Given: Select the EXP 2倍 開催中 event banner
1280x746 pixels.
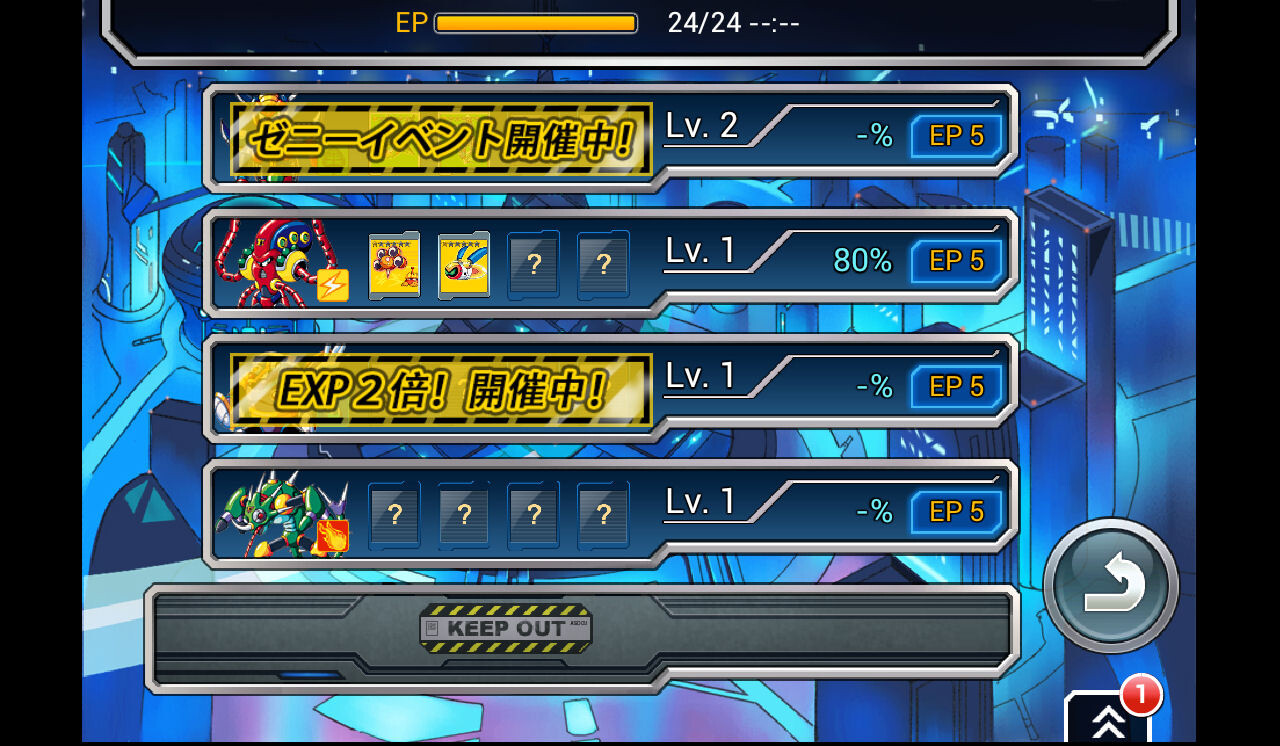Looking at the screenshot, I should click(x=437, y=388).
